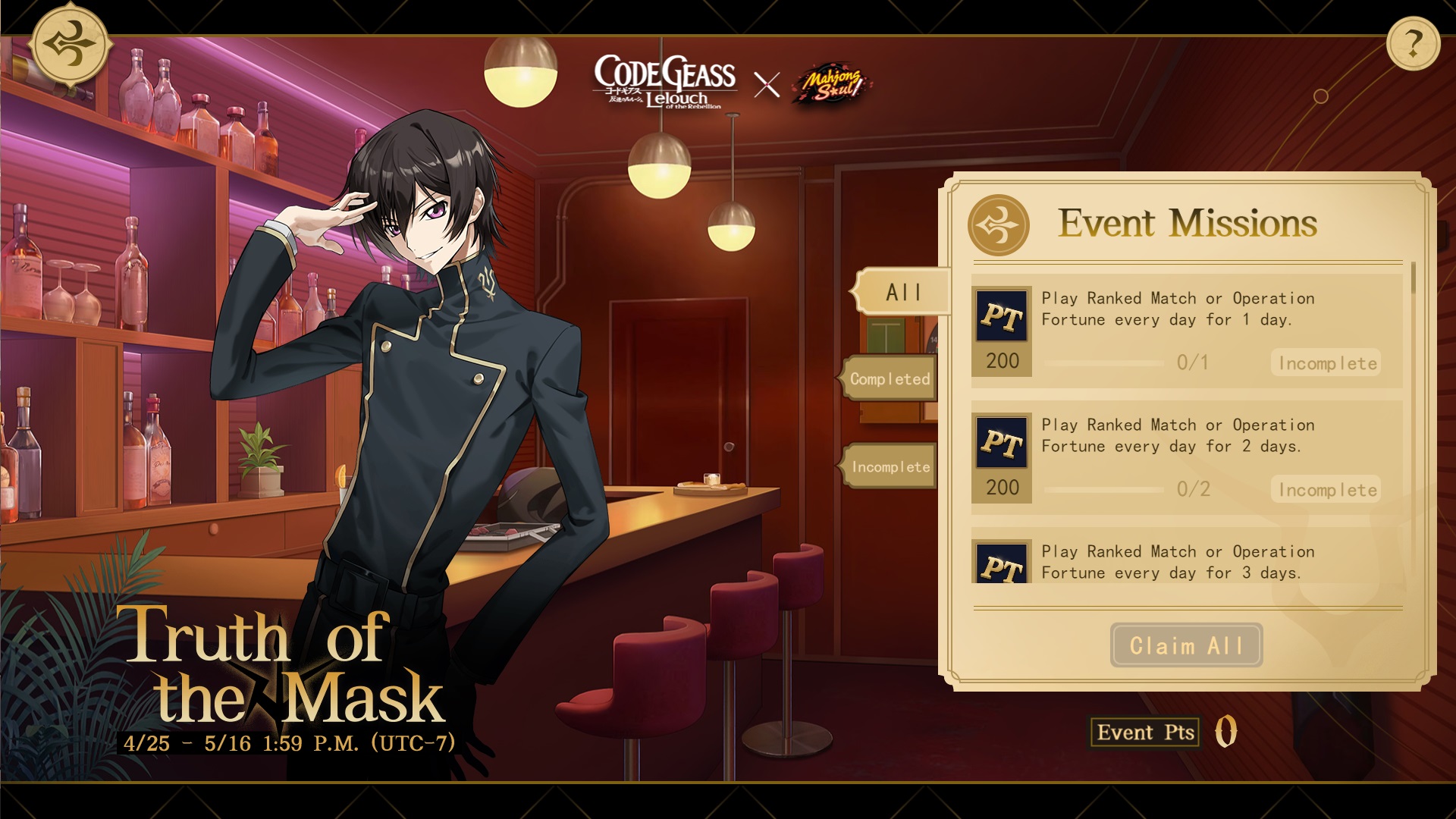
Task: Show the Completed missions tab
Action: click(x=890, y=378)
